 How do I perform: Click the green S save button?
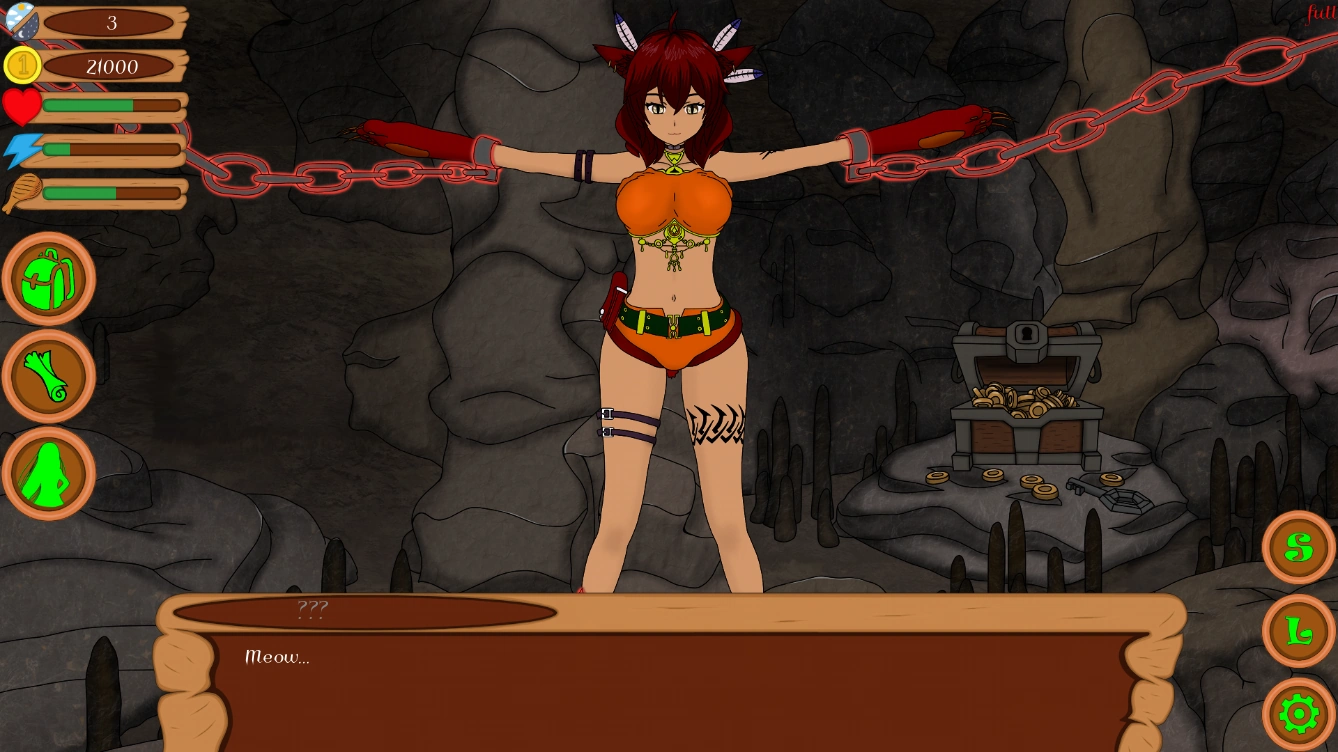point(1298,547)
